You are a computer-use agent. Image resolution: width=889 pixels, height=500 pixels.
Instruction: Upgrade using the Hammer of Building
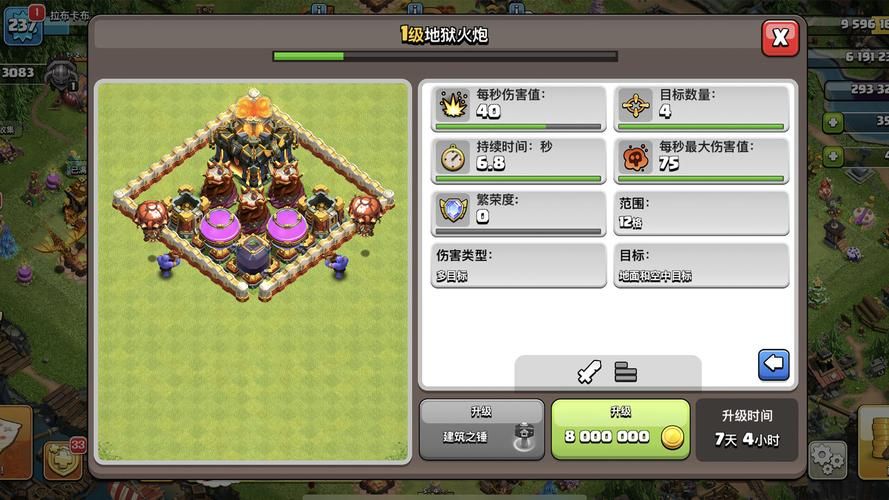[482, 429]
